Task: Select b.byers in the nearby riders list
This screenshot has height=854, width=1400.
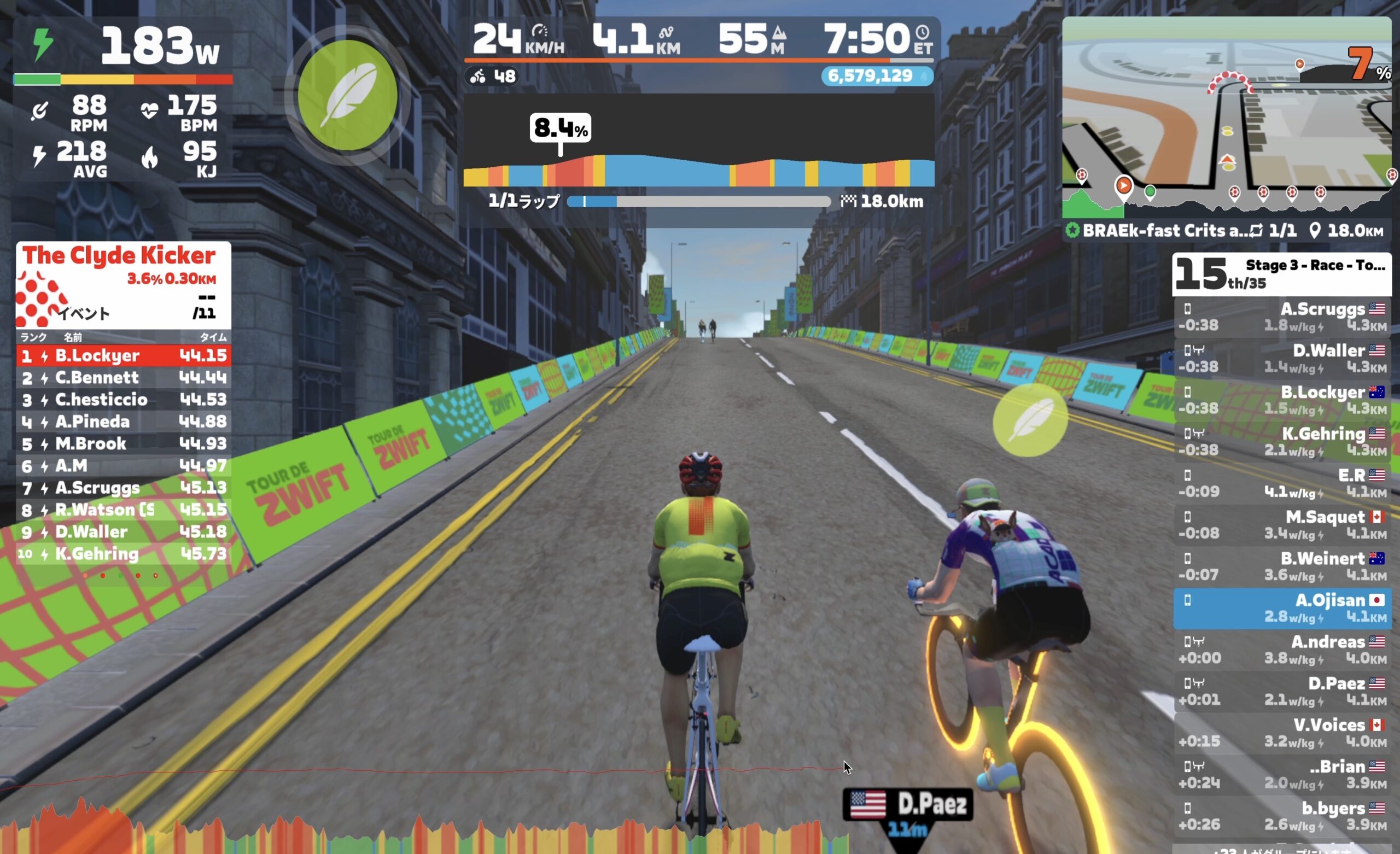Action: [x=1282, y=816]
